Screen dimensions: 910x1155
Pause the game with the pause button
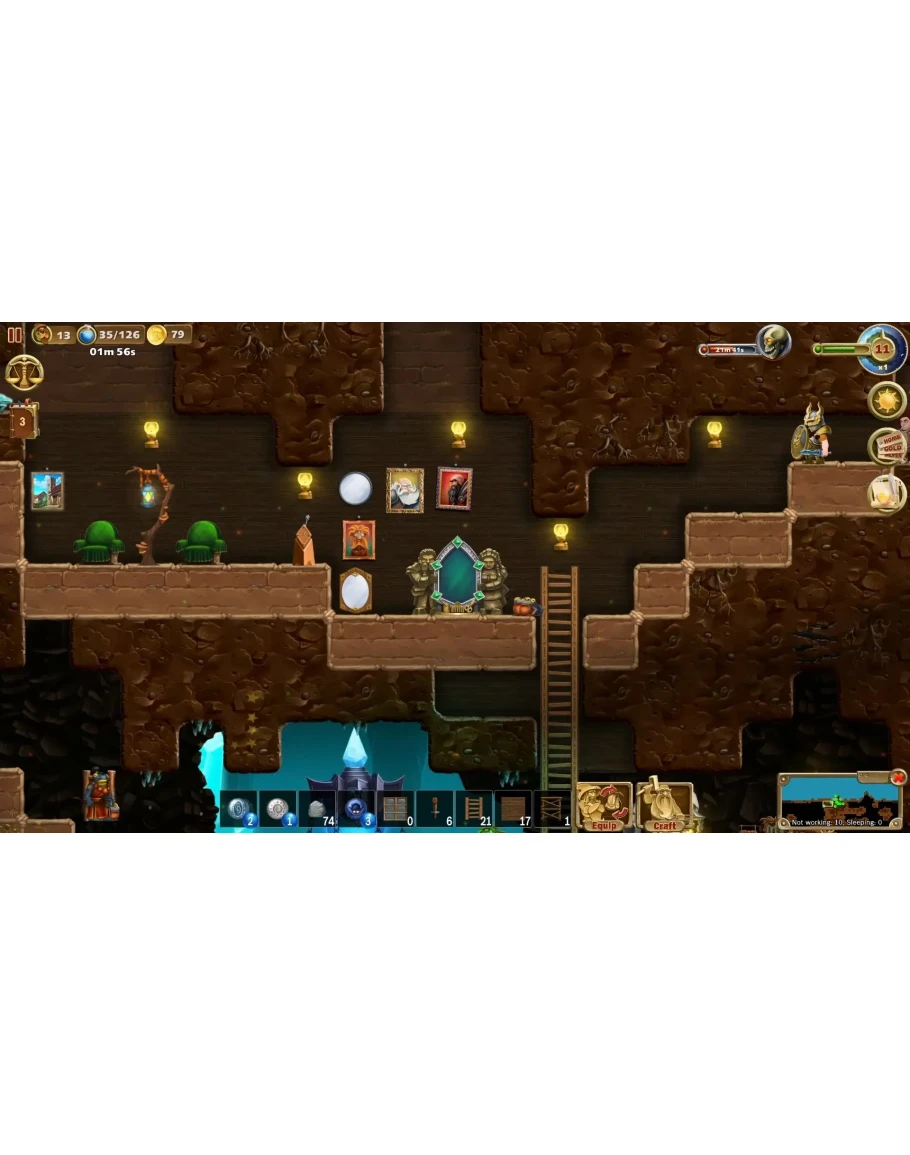point(15,335)
